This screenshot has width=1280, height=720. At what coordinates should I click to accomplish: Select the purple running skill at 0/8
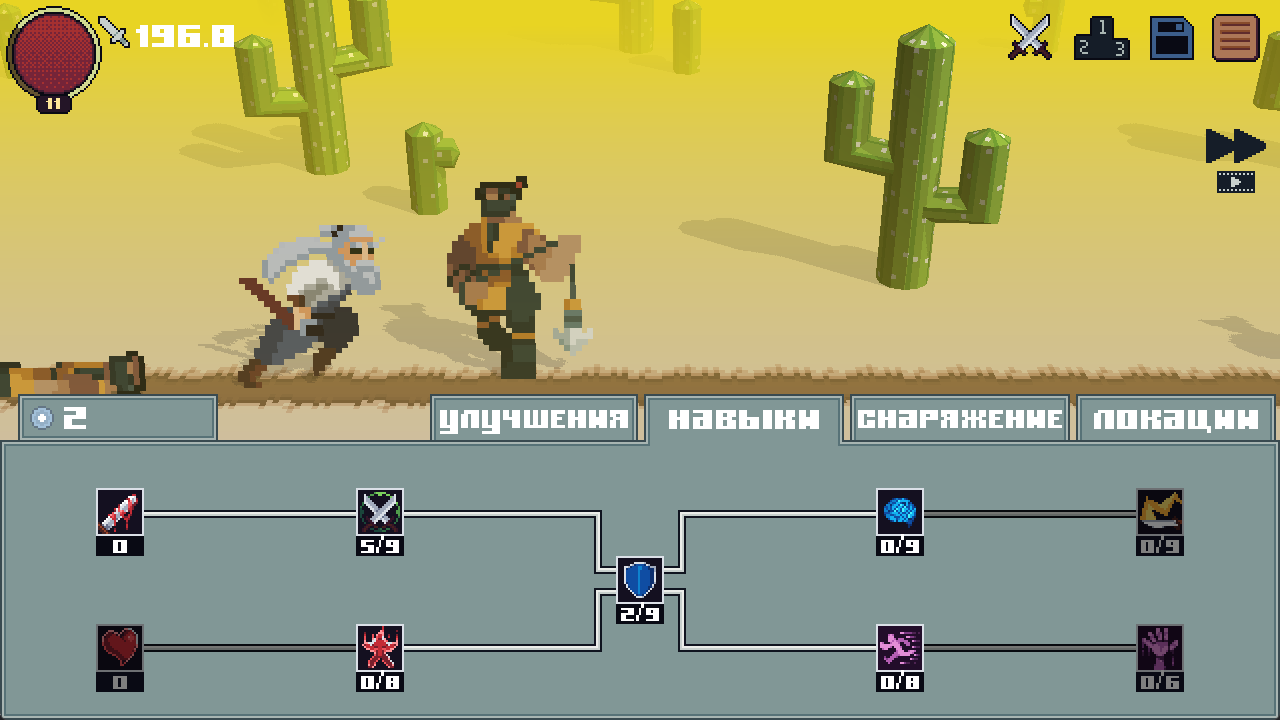(x=900, y=648)
